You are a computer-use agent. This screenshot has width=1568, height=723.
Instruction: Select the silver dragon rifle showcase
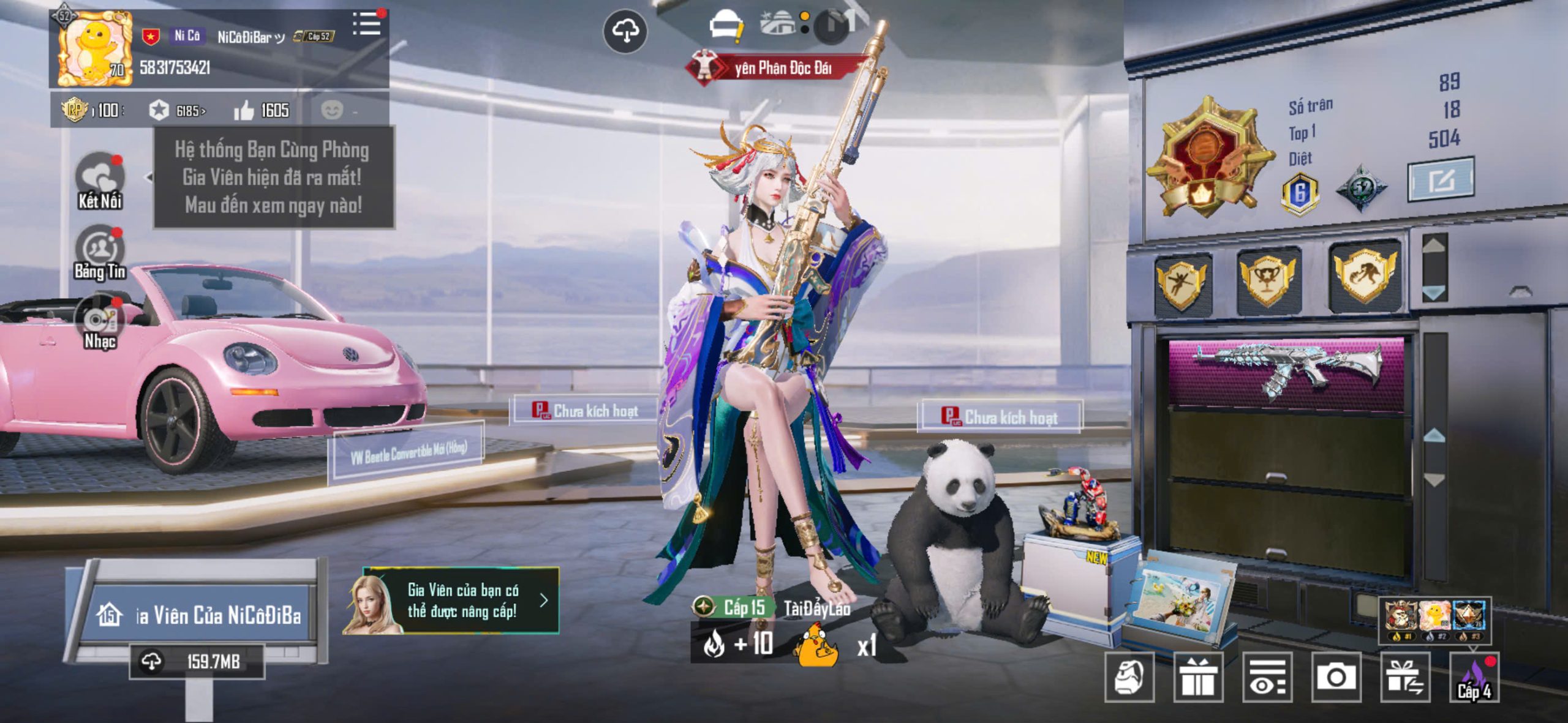(1287, 369)
